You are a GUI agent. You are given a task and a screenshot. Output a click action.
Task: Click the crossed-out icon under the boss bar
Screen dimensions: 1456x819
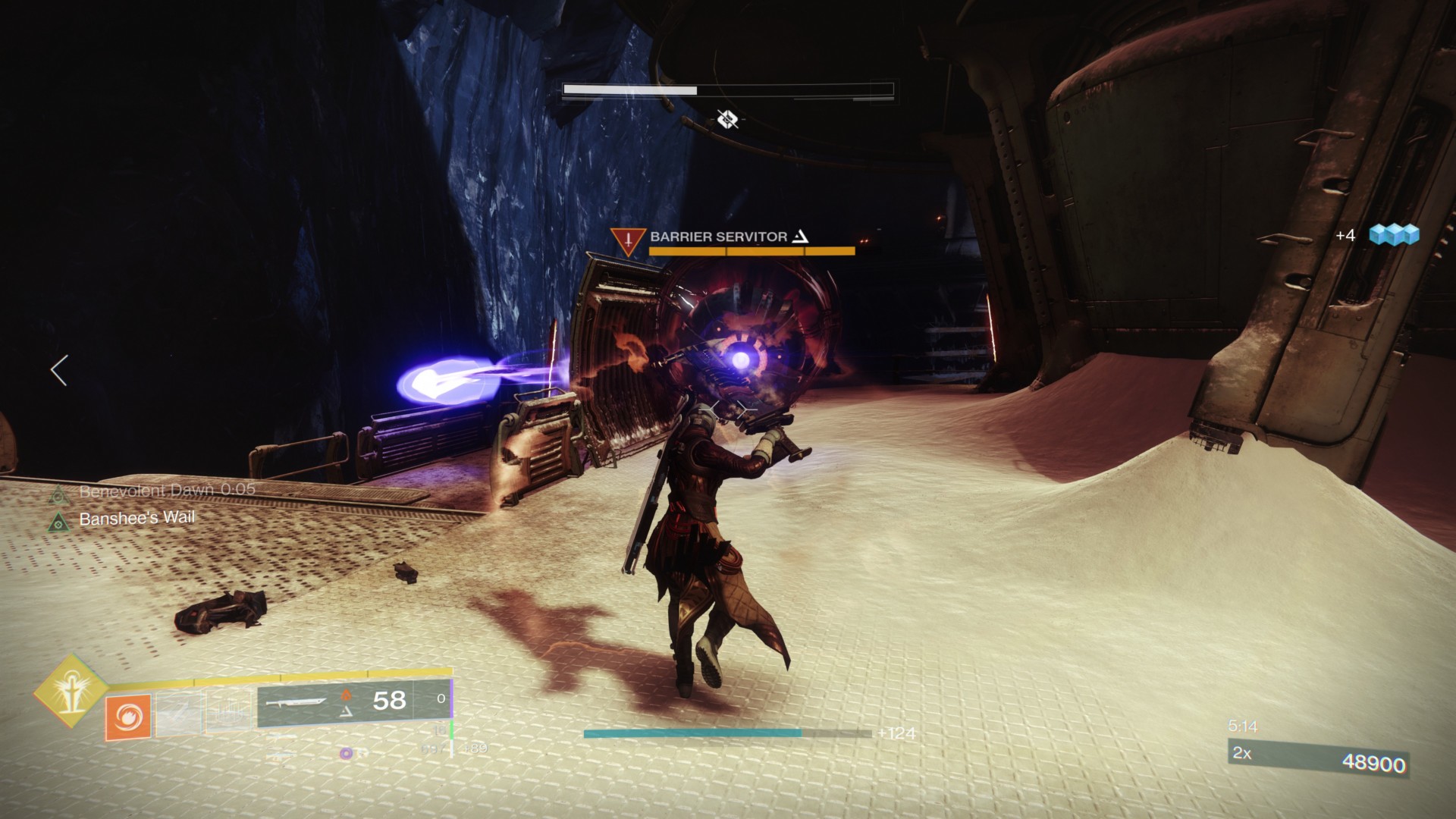click(727, 119)
